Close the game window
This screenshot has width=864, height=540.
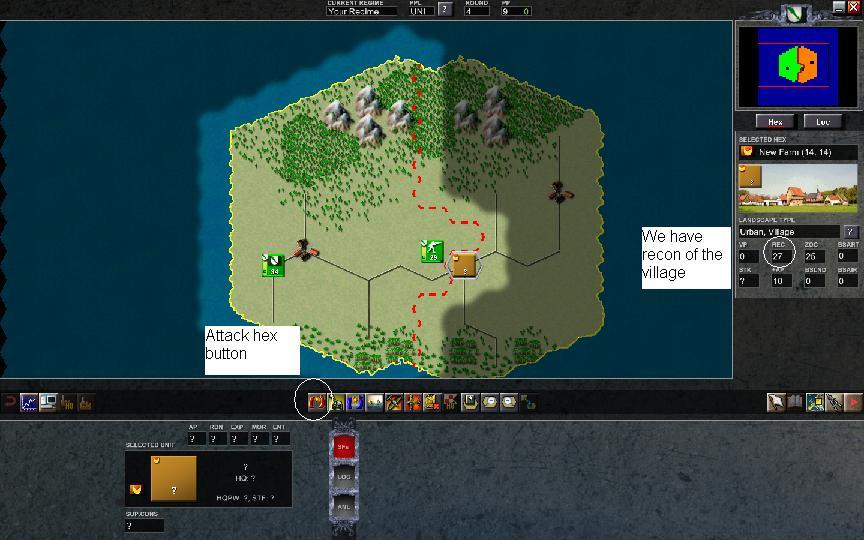coord(853,7)
